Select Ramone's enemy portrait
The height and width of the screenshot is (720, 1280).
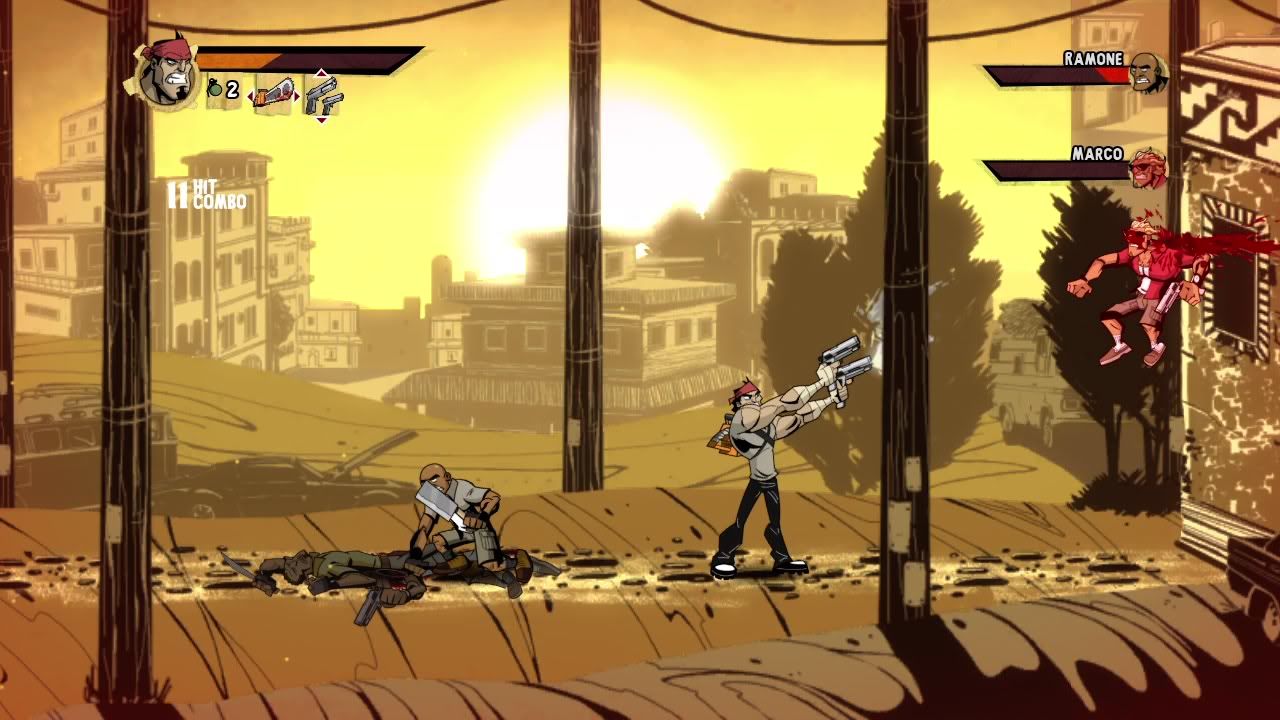(x=1147, y=72)
